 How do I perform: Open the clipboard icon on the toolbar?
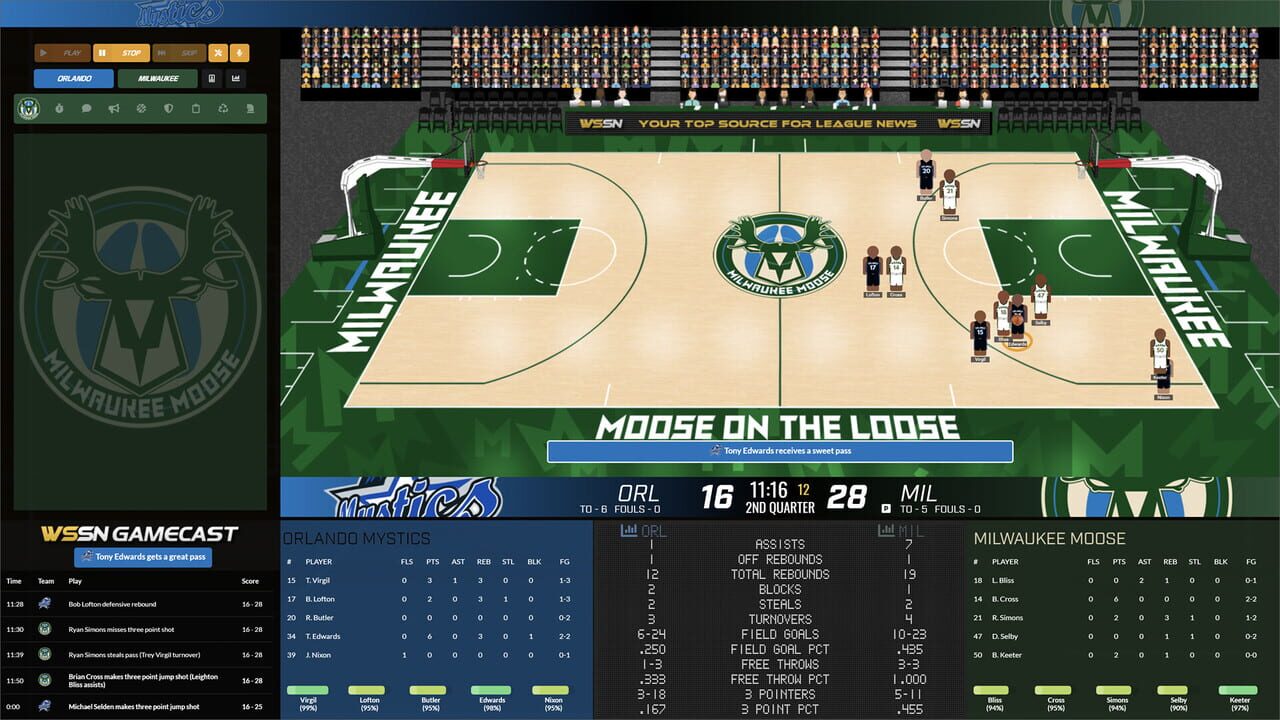pyautogui.click(x=196, y=109)
